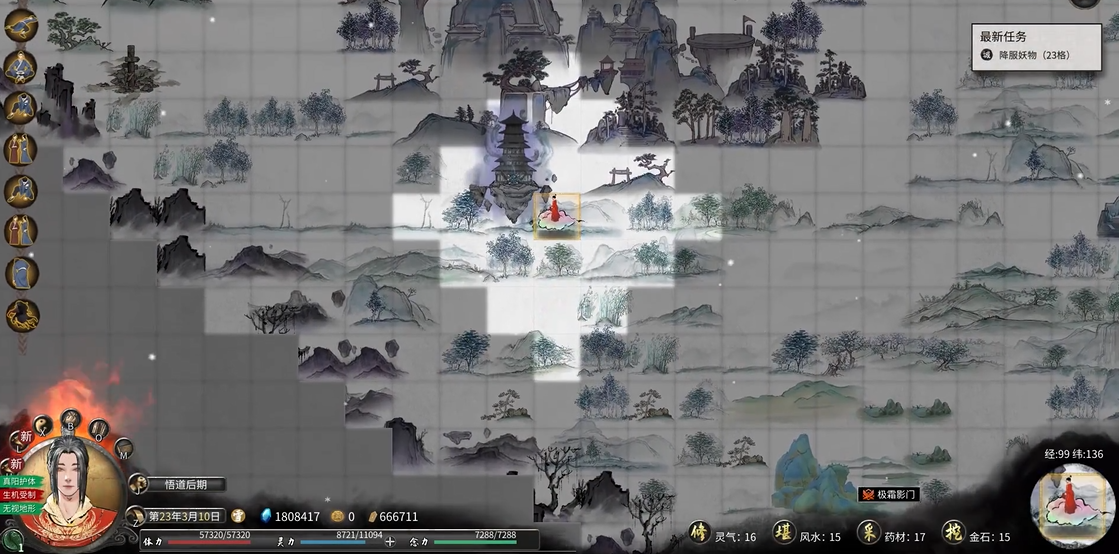Open the round icon labeled O
Screen dimensions: 1119x554
(98, 429)
